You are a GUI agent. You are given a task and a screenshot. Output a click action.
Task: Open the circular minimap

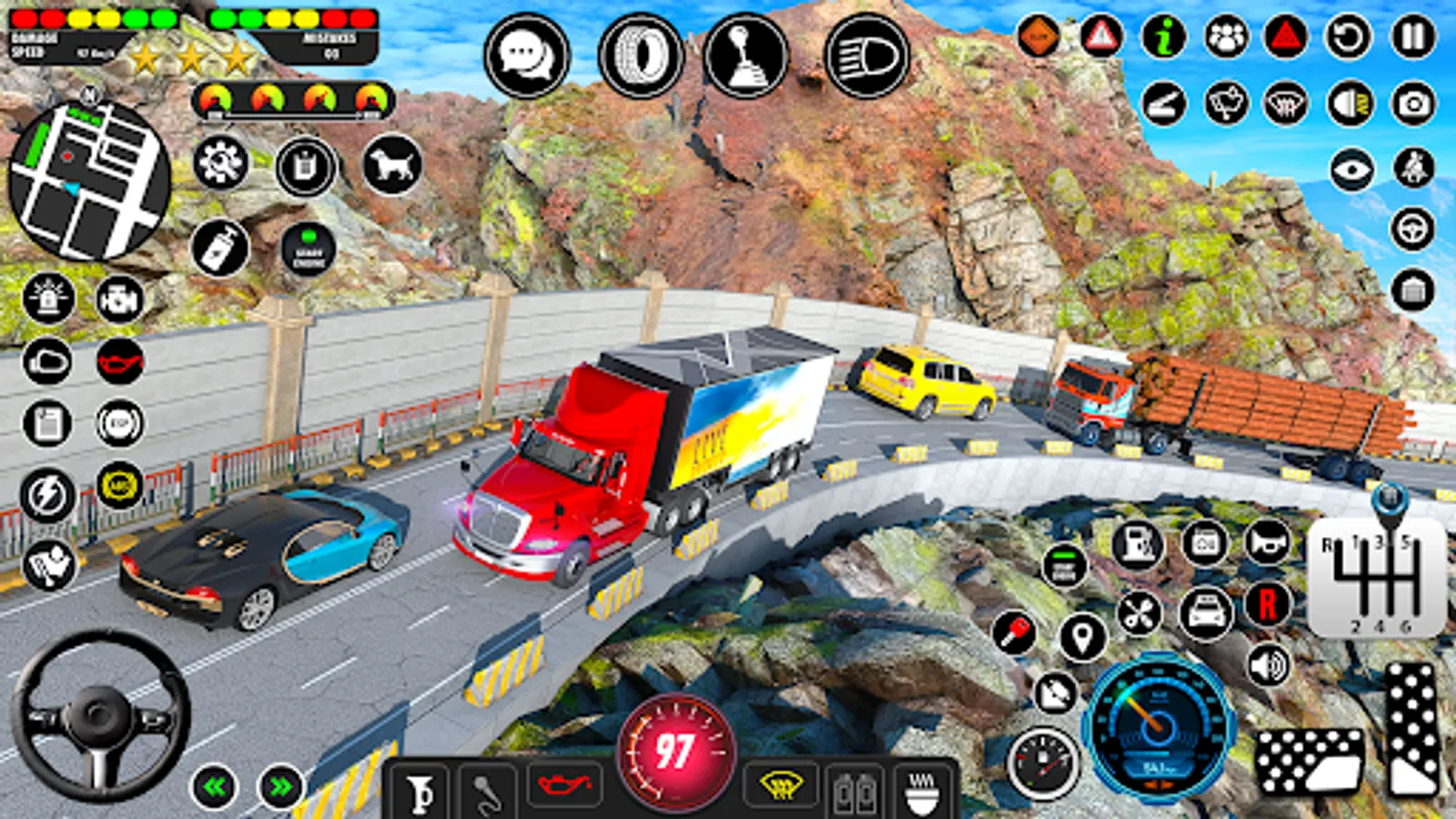(88, 180)
